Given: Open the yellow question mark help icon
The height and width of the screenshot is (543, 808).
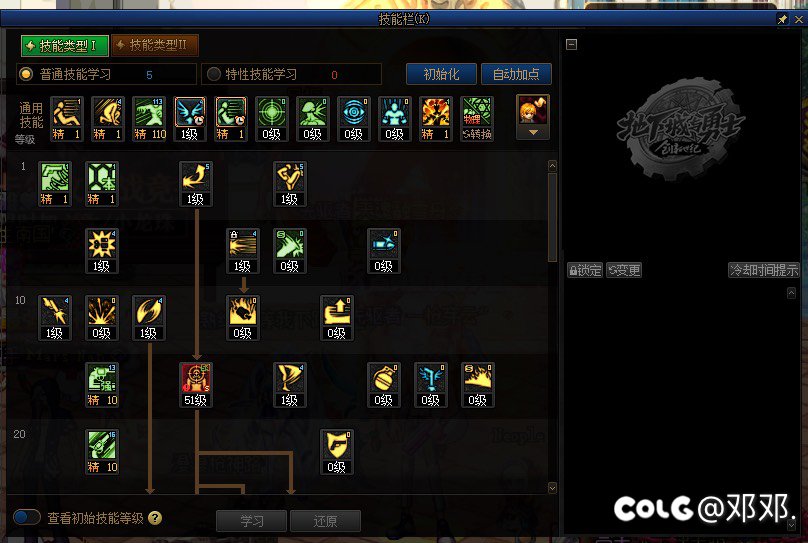Looking at the screenshot, I should tap(155, 518).
